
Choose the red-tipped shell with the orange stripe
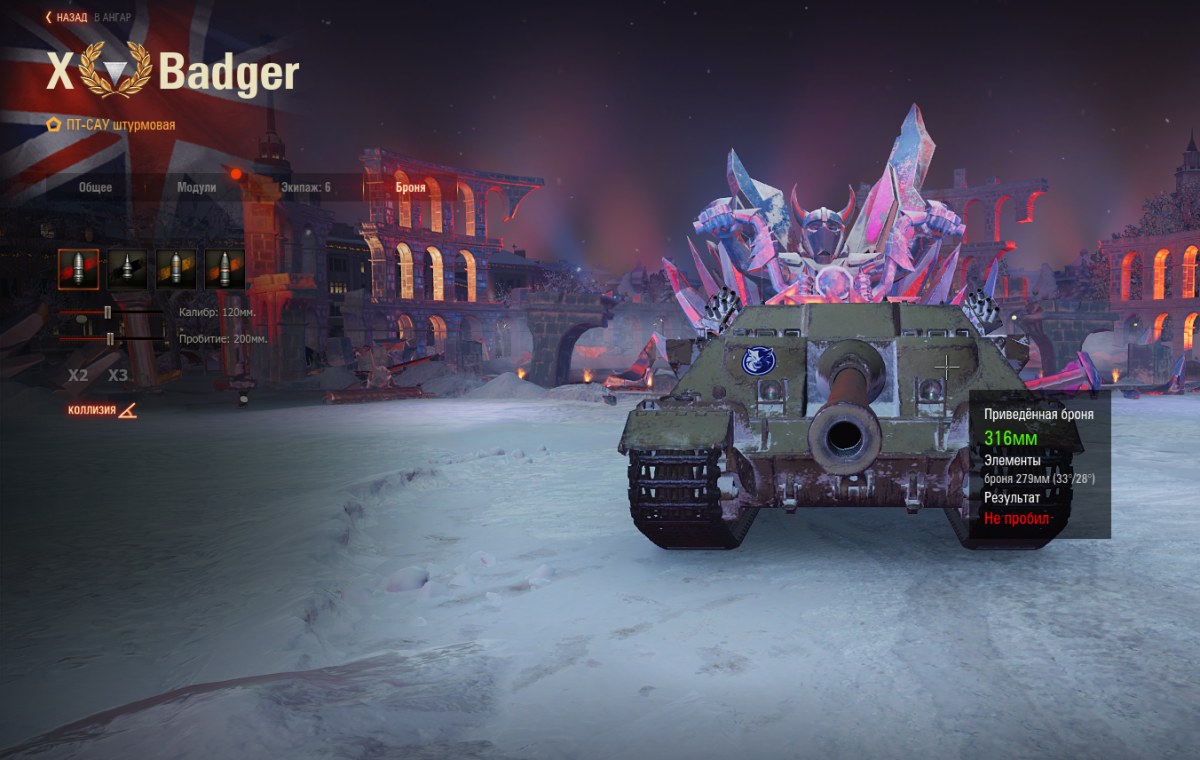(x=225, y=269)
